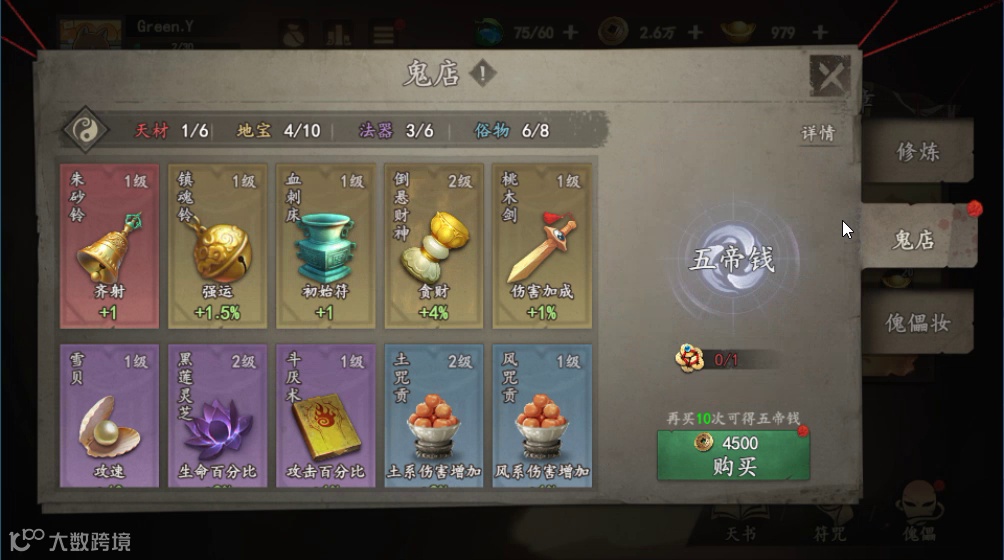Choose the 斗厌术 talisman book card

pos(325,416)
